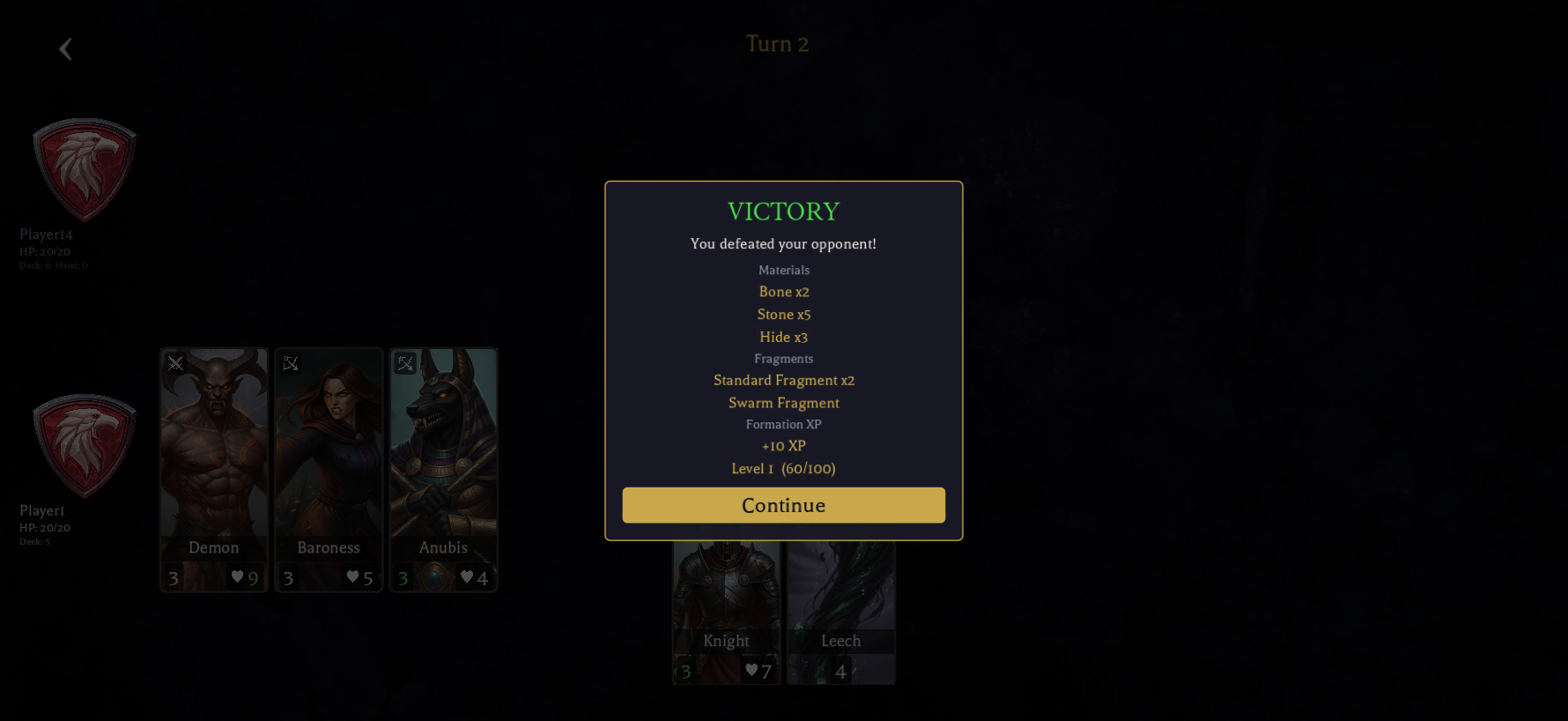Select Player1's eagle shield emblem
This screenshot has height=721, width=1568.
coord(84,445)
